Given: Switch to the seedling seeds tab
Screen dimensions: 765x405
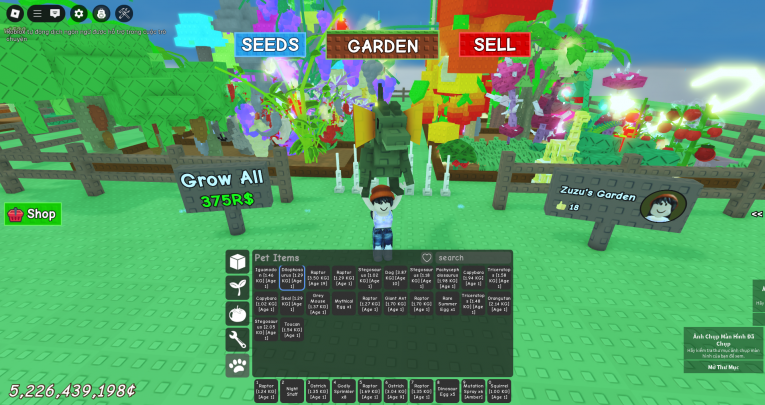Looking at the screenshot, I should (x=237, y=287).
